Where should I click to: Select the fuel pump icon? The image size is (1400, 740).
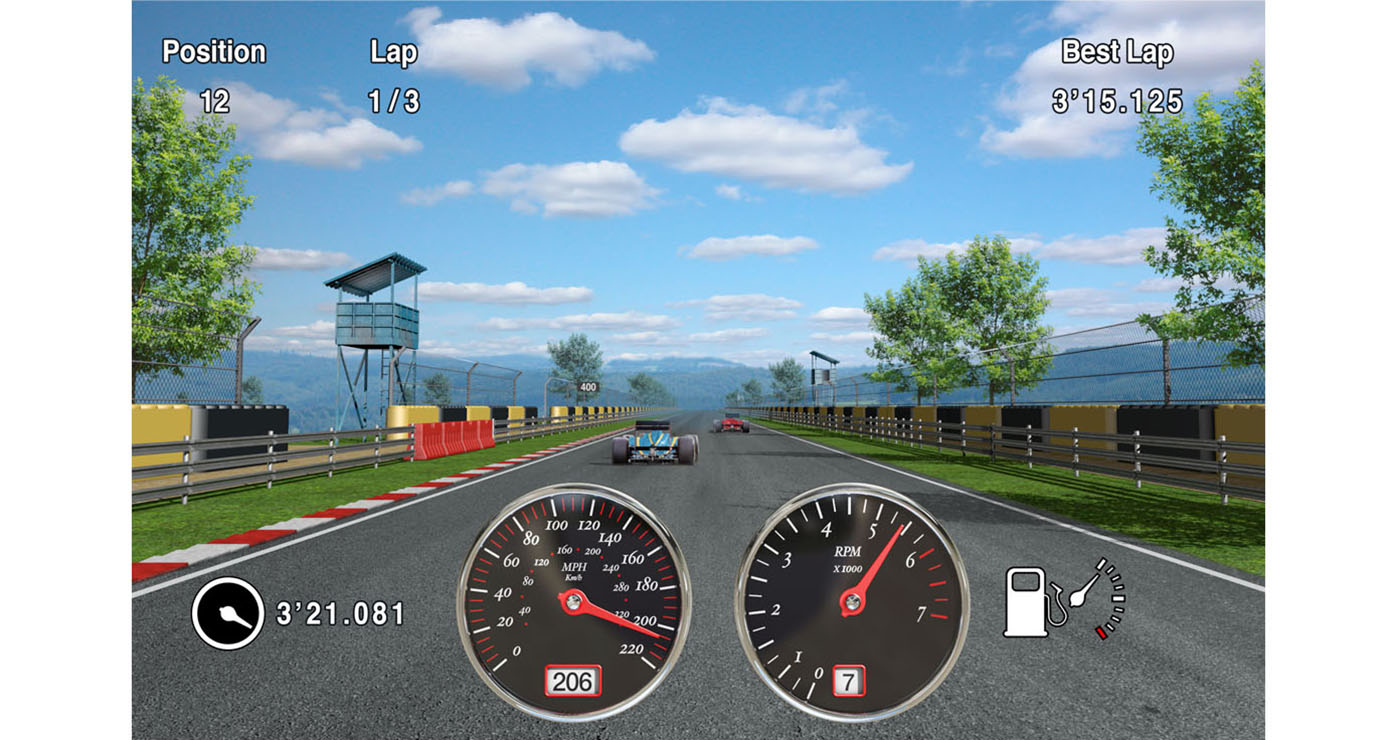point(1028,601)
